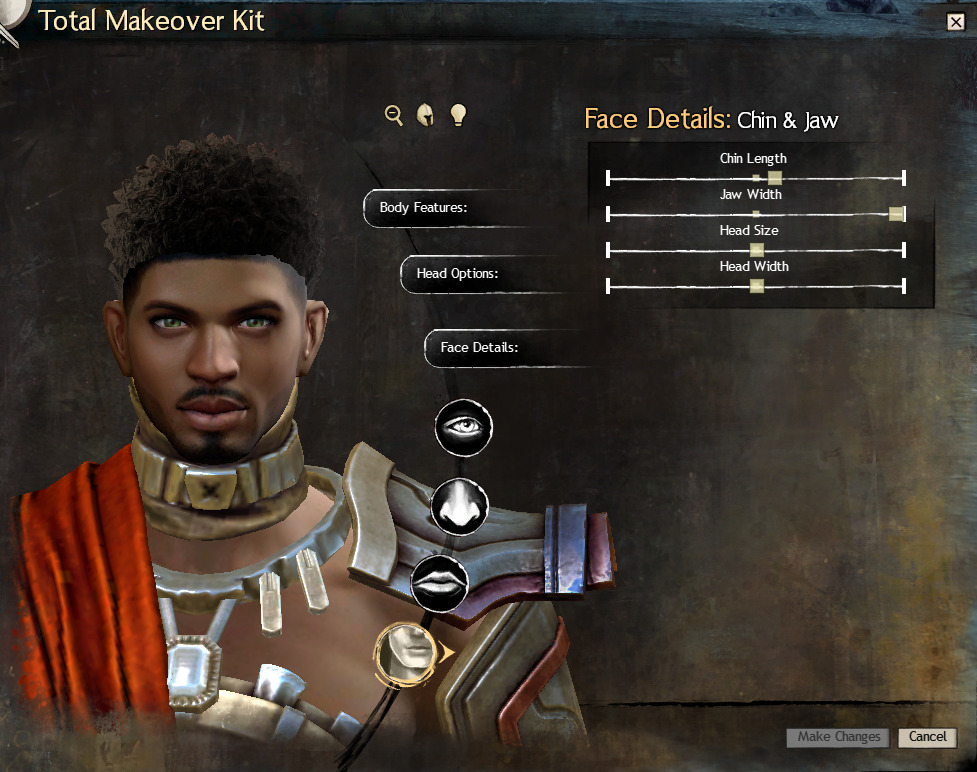This screenshot has width=977, height=772.
Task: Select the chin and jaw icon
Action: (x=407, y=651)
